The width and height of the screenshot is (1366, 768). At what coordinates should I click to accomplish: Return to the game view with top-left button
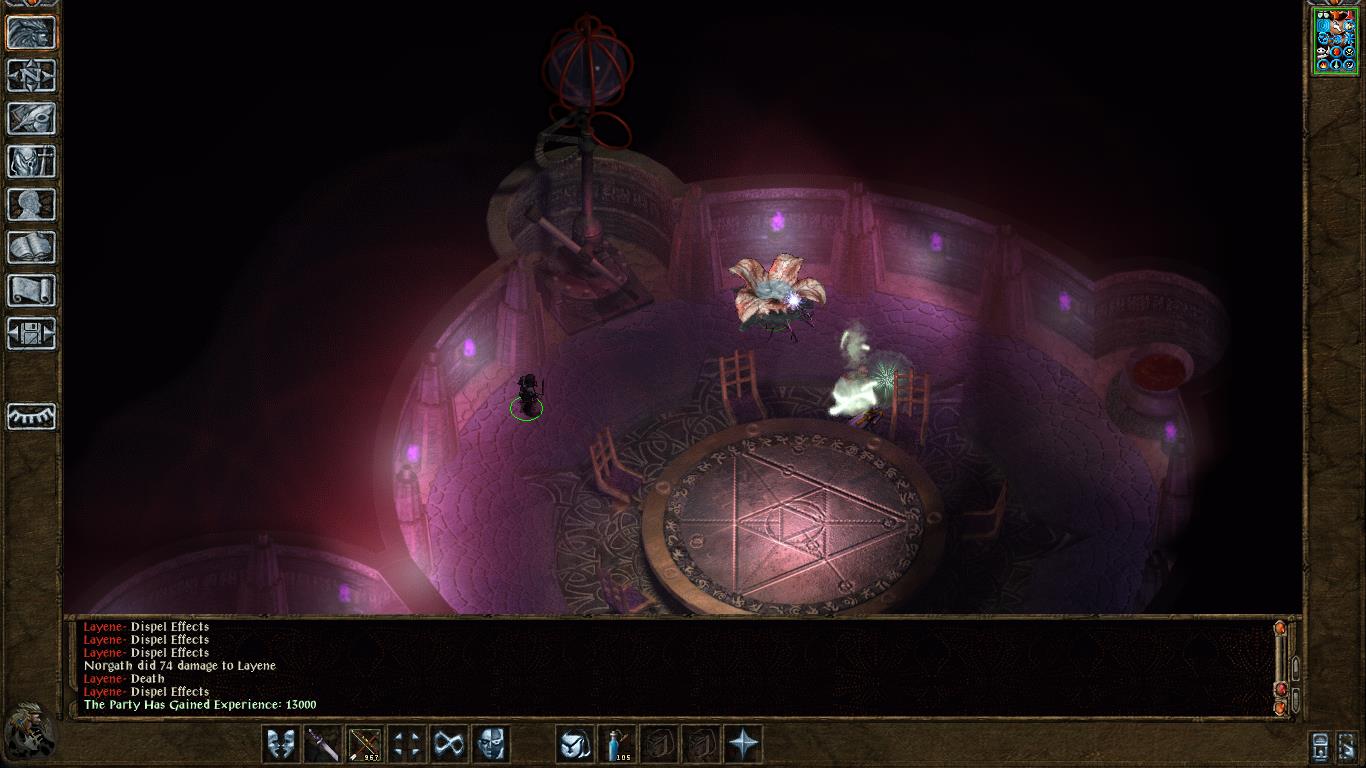(31, 32)
